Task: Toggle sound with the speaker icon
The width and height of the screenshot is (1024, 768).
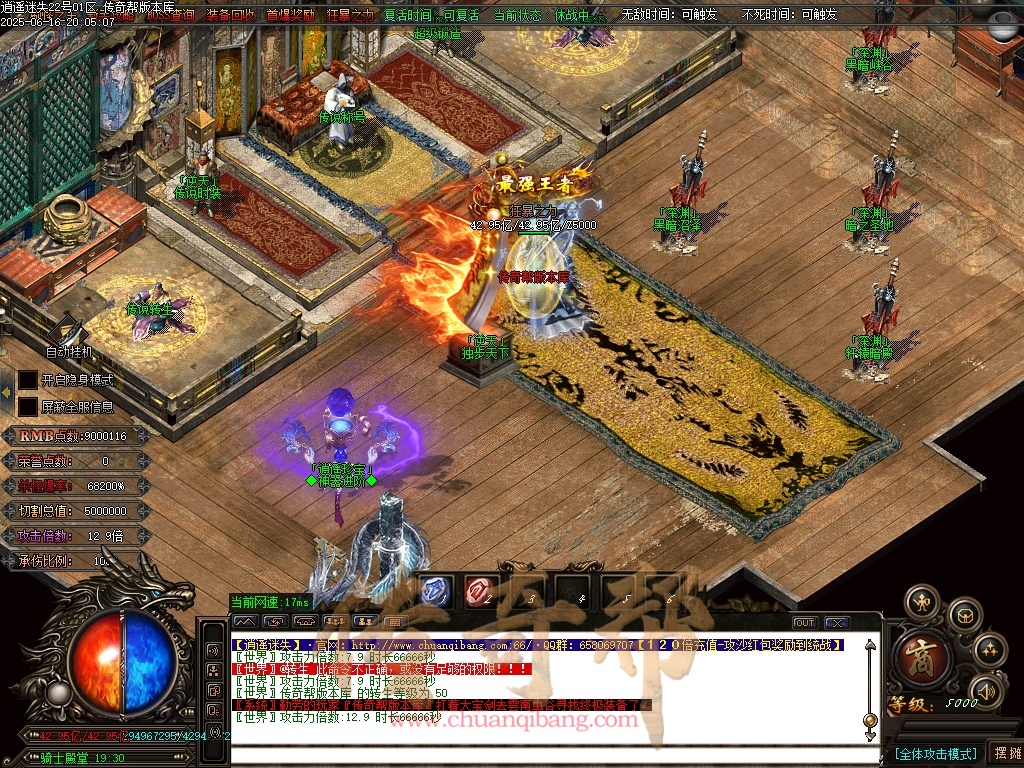Action: coord(986,690)
